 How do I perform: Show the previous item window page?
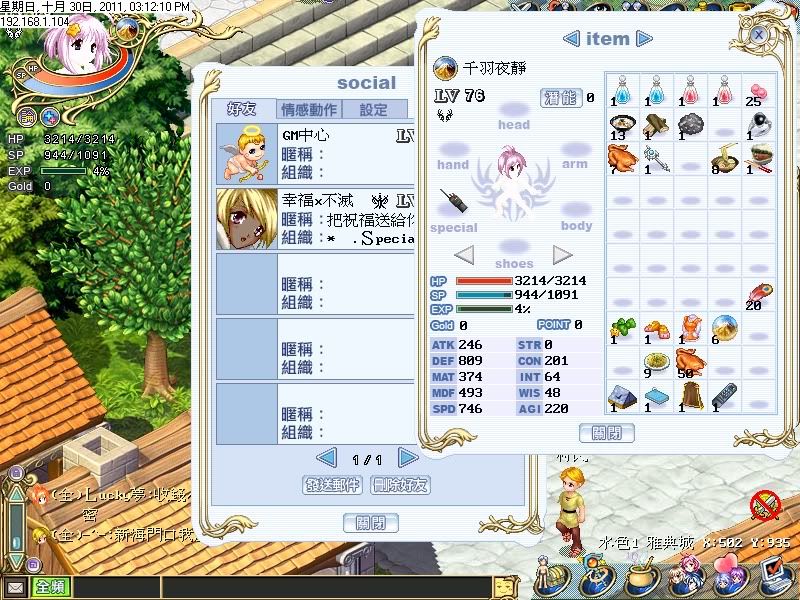tap(571, 39)
